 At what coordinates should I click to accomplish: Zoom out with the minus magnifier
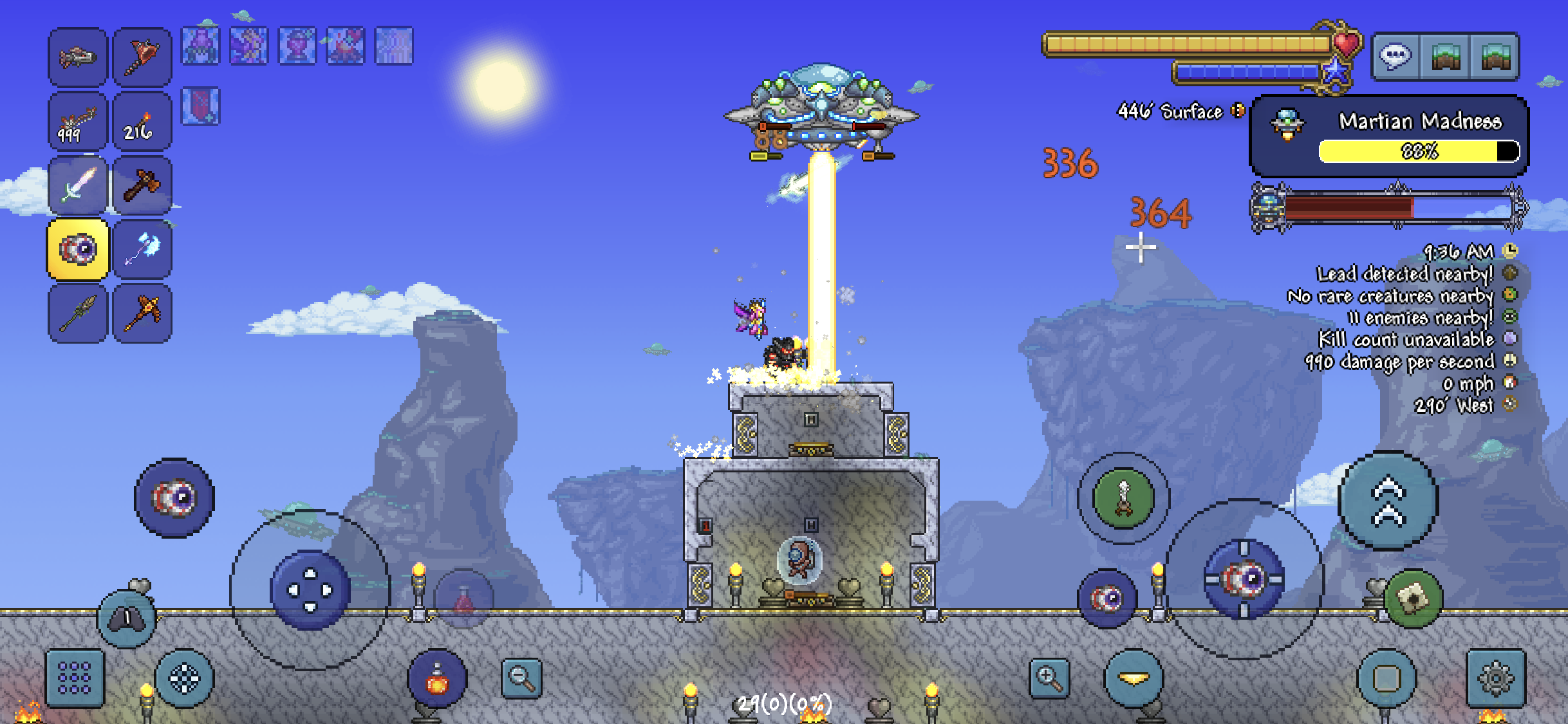(x=521, y=678)
